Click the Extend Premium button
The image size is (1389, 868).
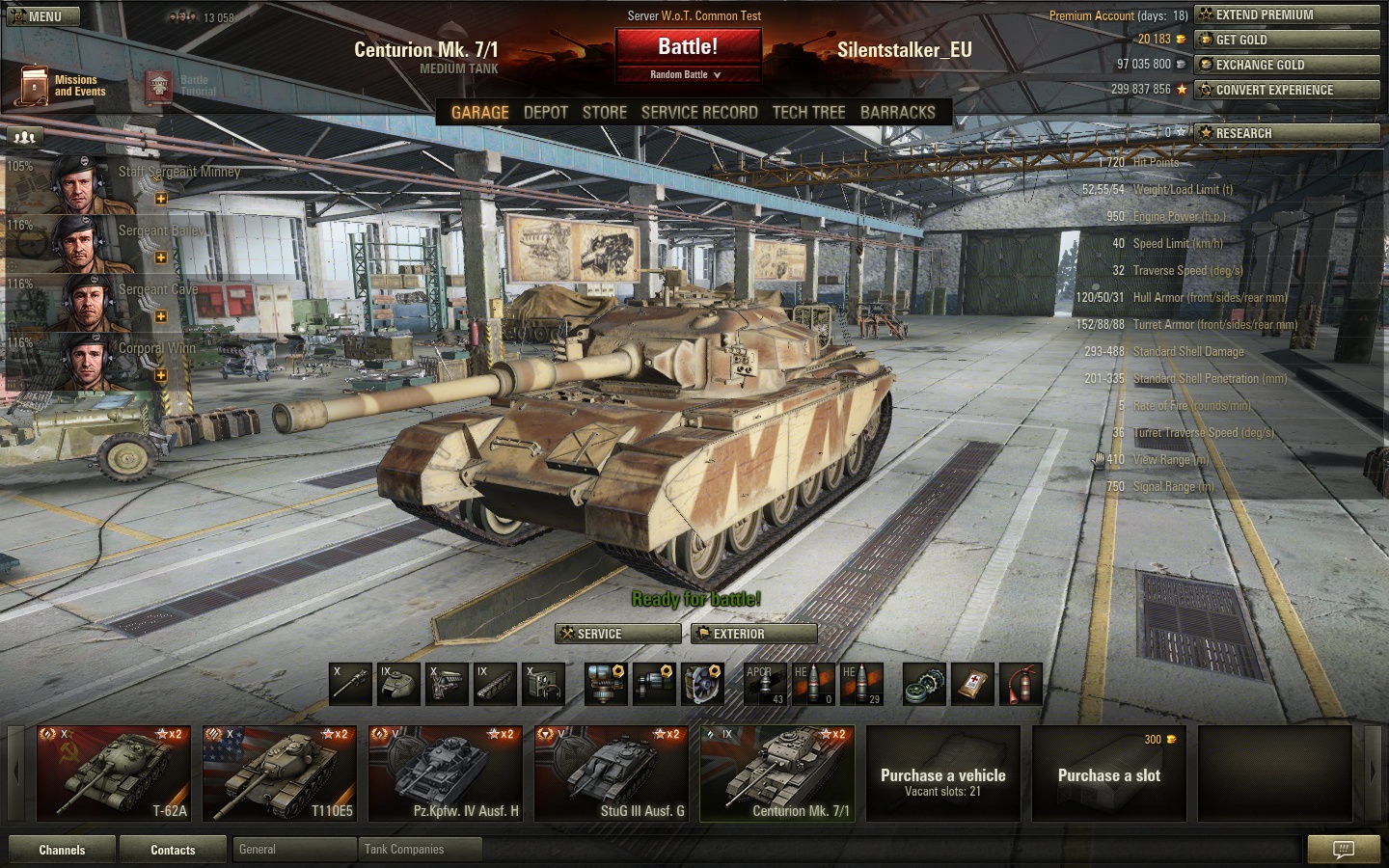[x=1287, y=14]
